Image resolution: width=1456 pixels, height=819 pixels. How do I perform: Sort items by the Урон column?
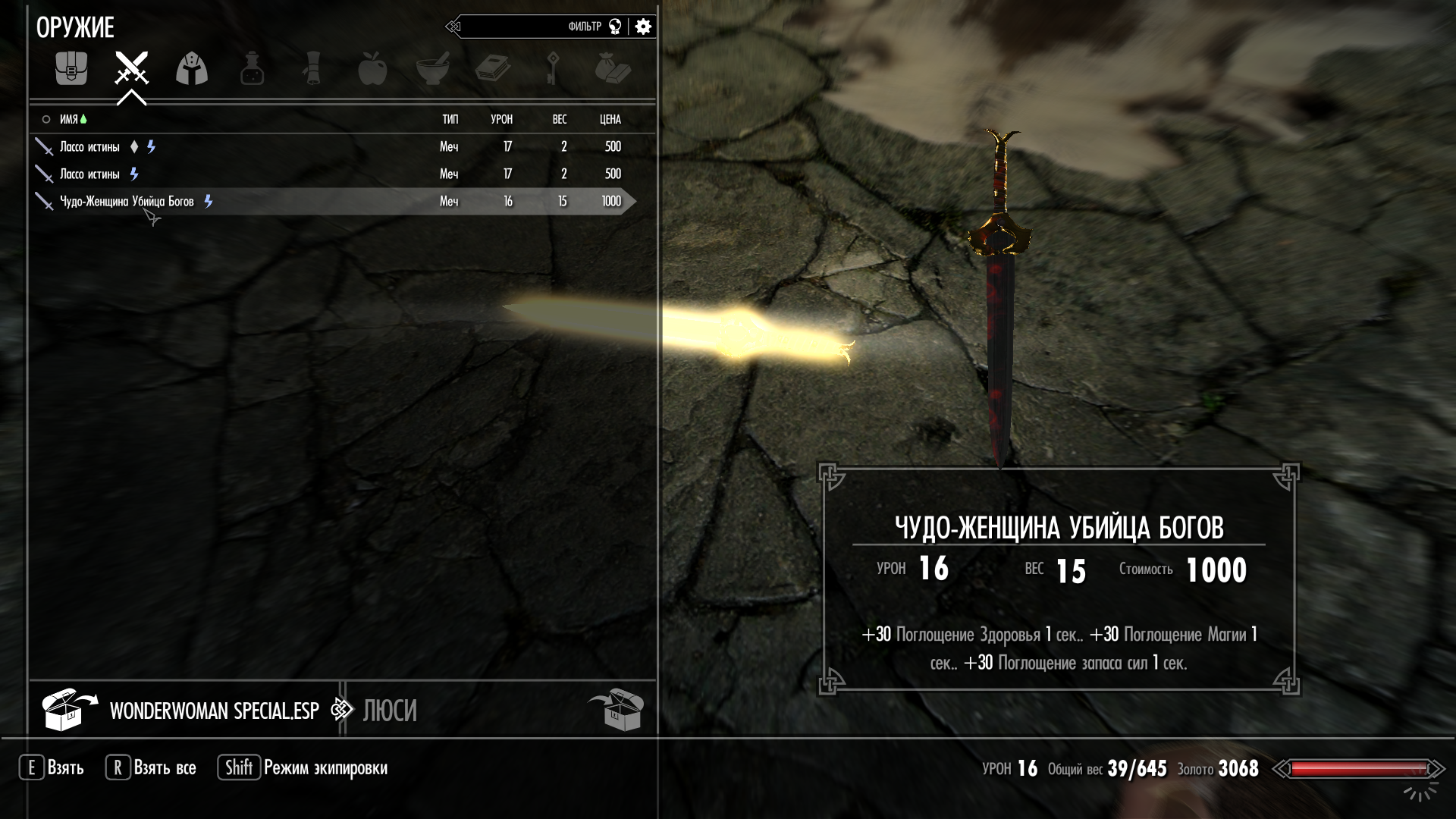[x=501, y=119]
